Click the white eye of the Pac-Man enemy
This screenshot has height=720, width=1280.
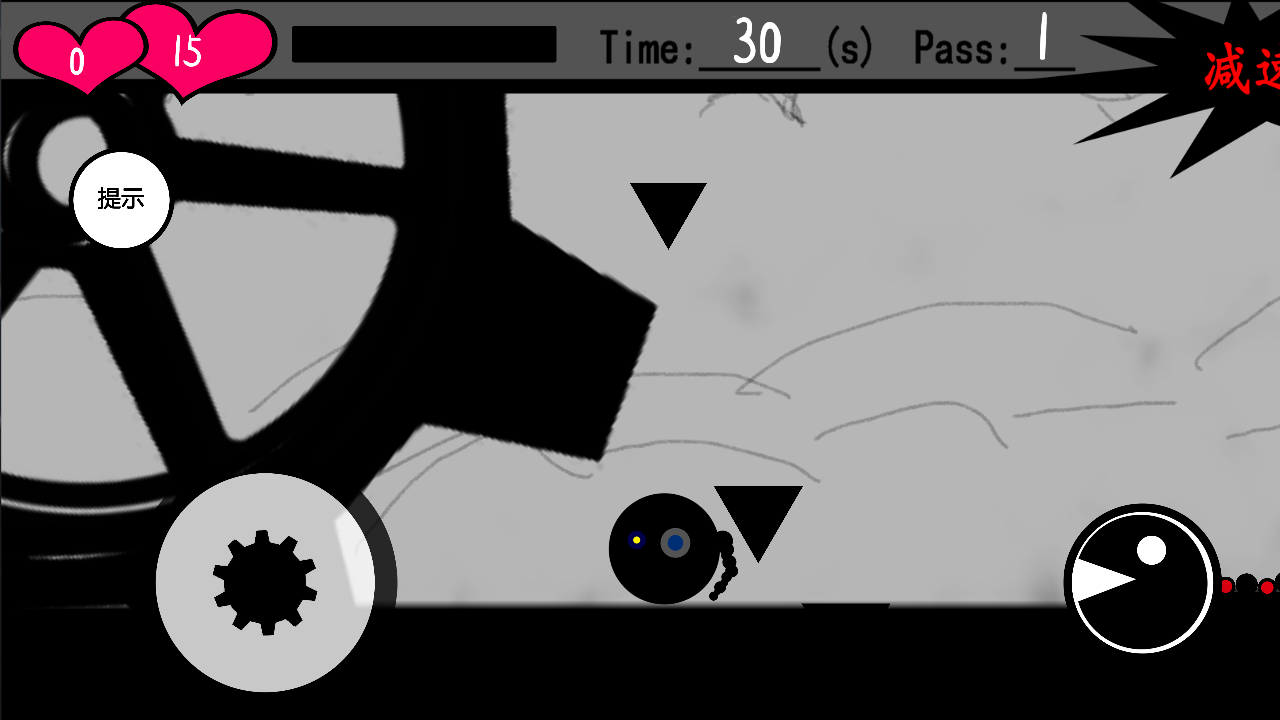[1152, 548]
